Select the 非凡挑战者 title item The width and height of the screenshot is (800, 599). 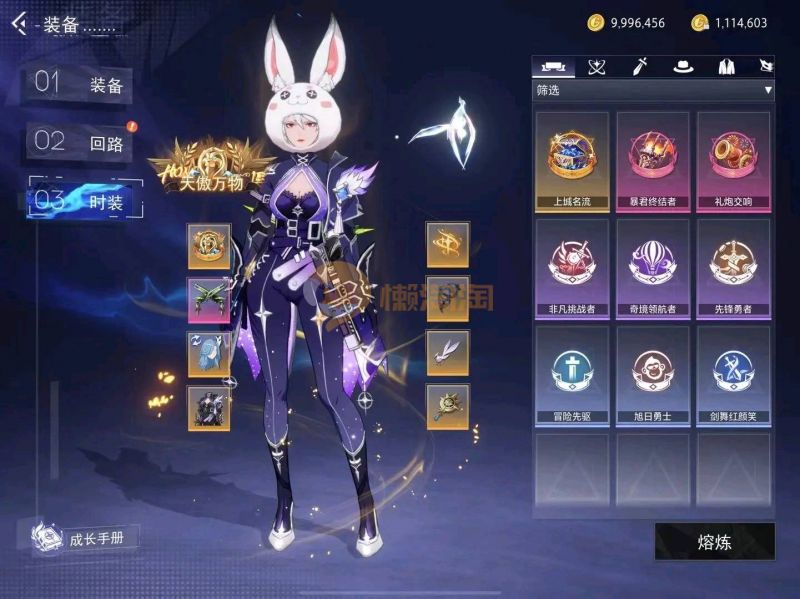click(572, 267)
